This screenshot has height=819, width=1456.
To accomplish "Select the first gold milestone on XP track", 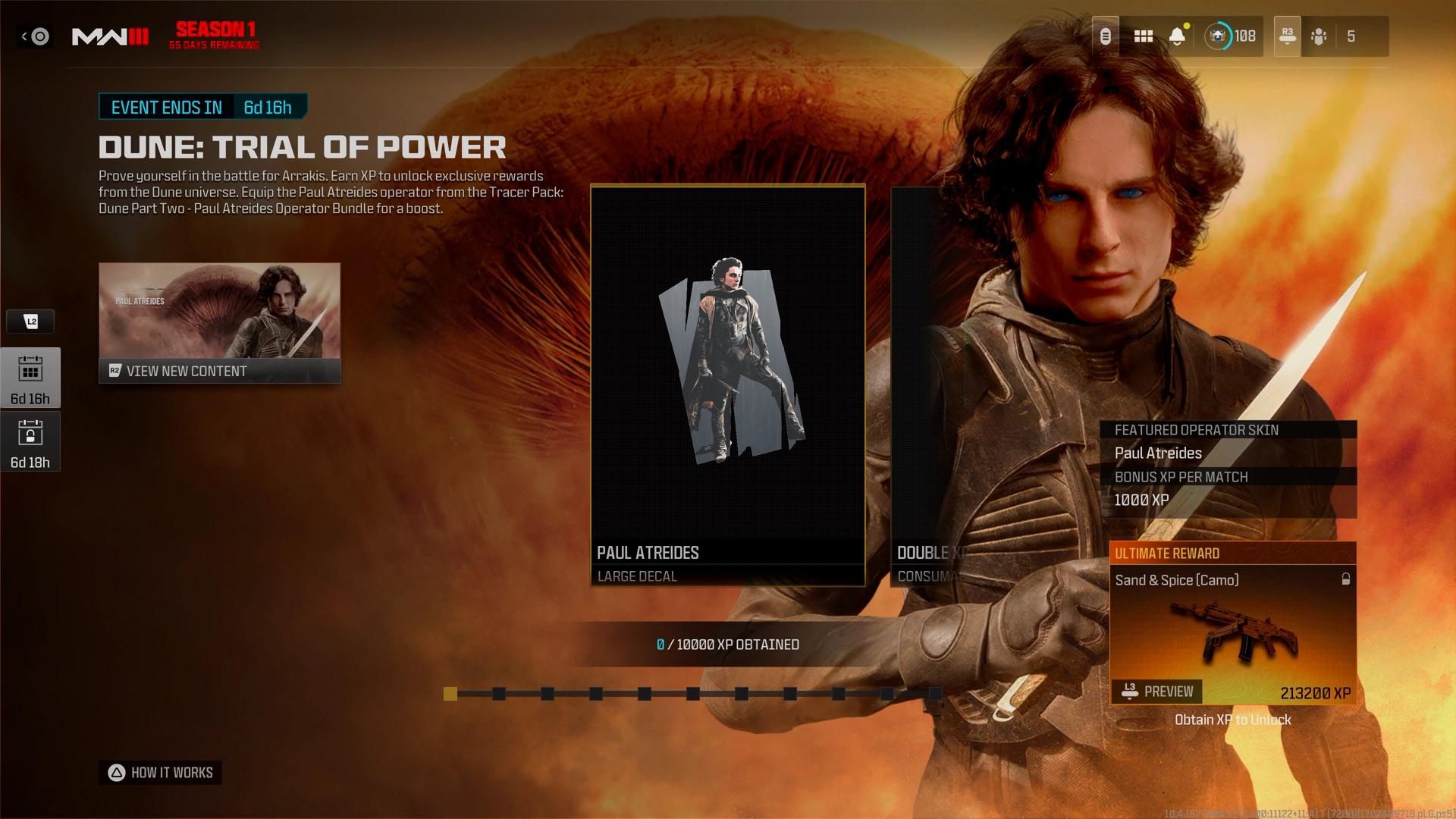I will tap(450, 694).
